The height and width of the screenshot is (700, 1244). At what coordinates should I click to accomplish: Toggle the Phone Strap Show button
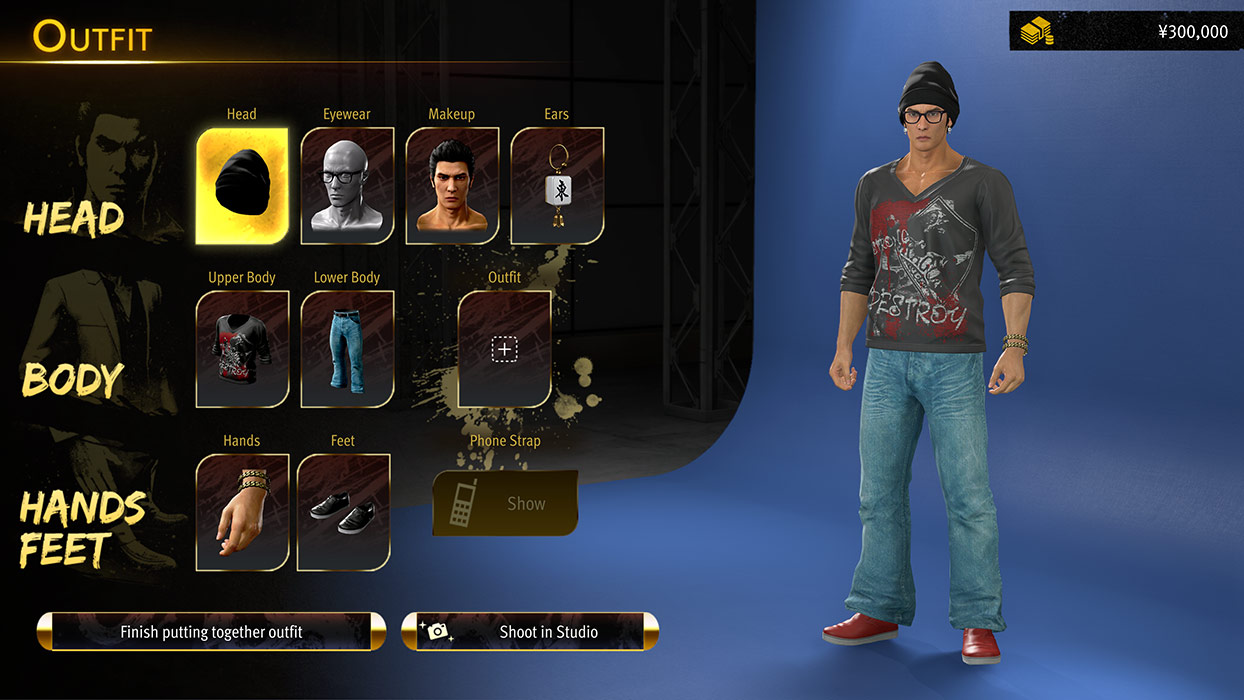(x=505, y=503)
